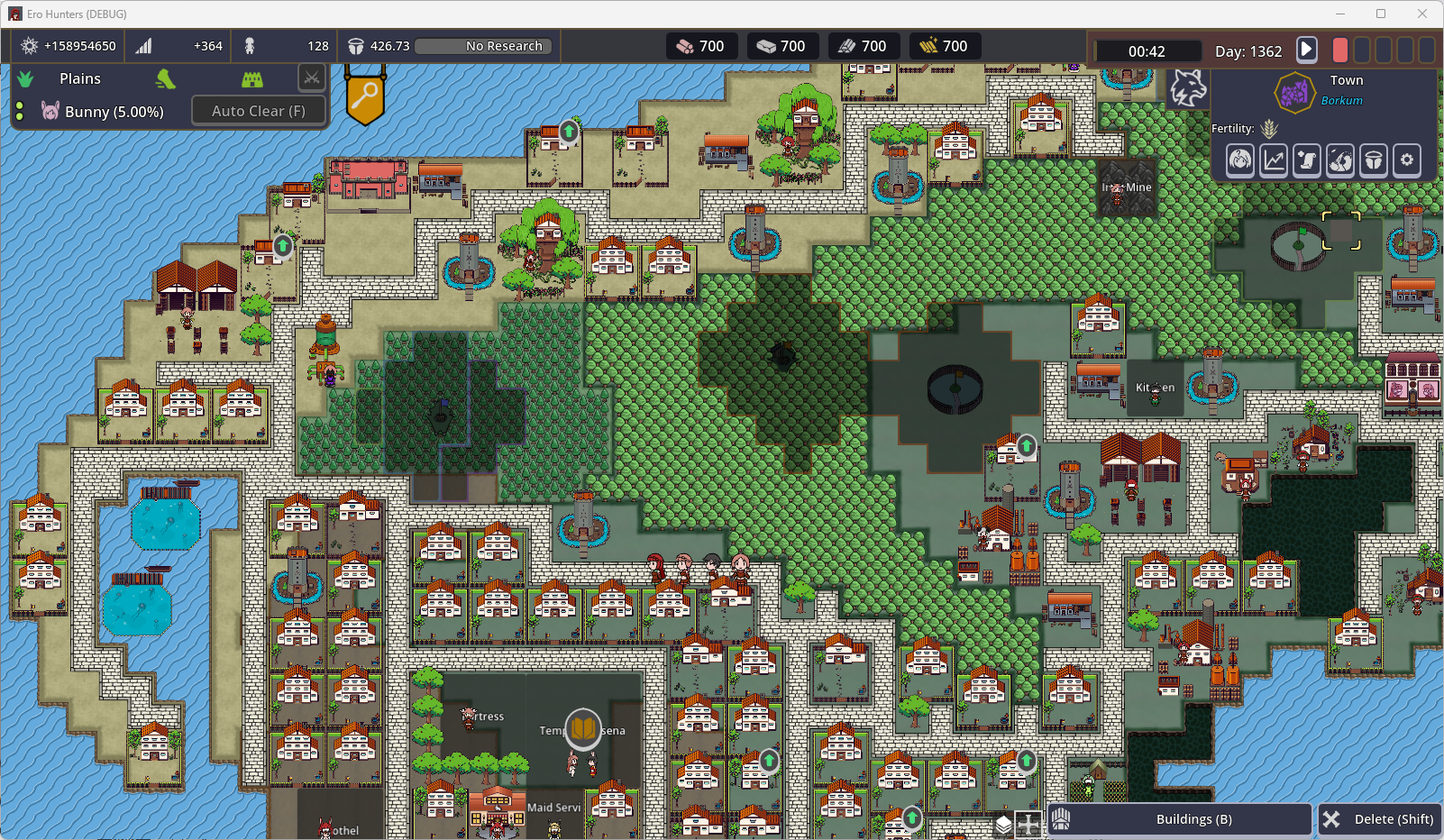Open the town settings gear icon
Image resolution: width=1444 pixels, height=840 pixels.
pyautogui.click(x=1407, y=160)
